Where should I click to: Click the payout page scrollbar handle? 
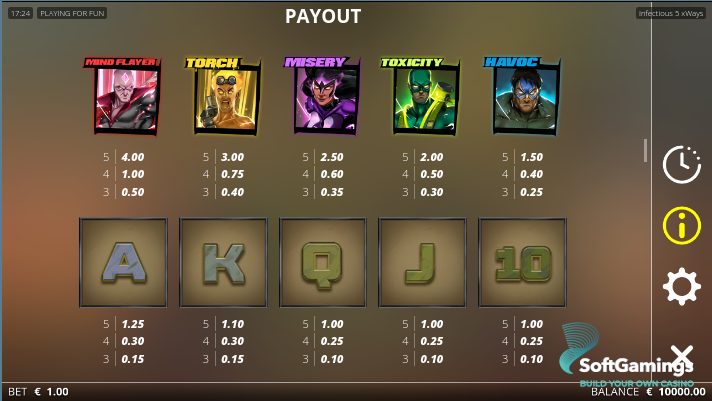(645, 150)
